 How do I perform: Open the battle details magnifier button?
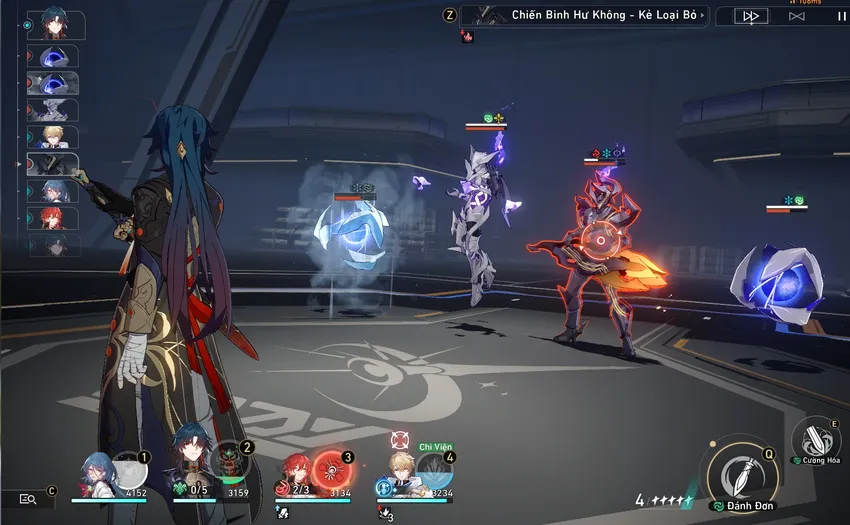tap(28, 498)
